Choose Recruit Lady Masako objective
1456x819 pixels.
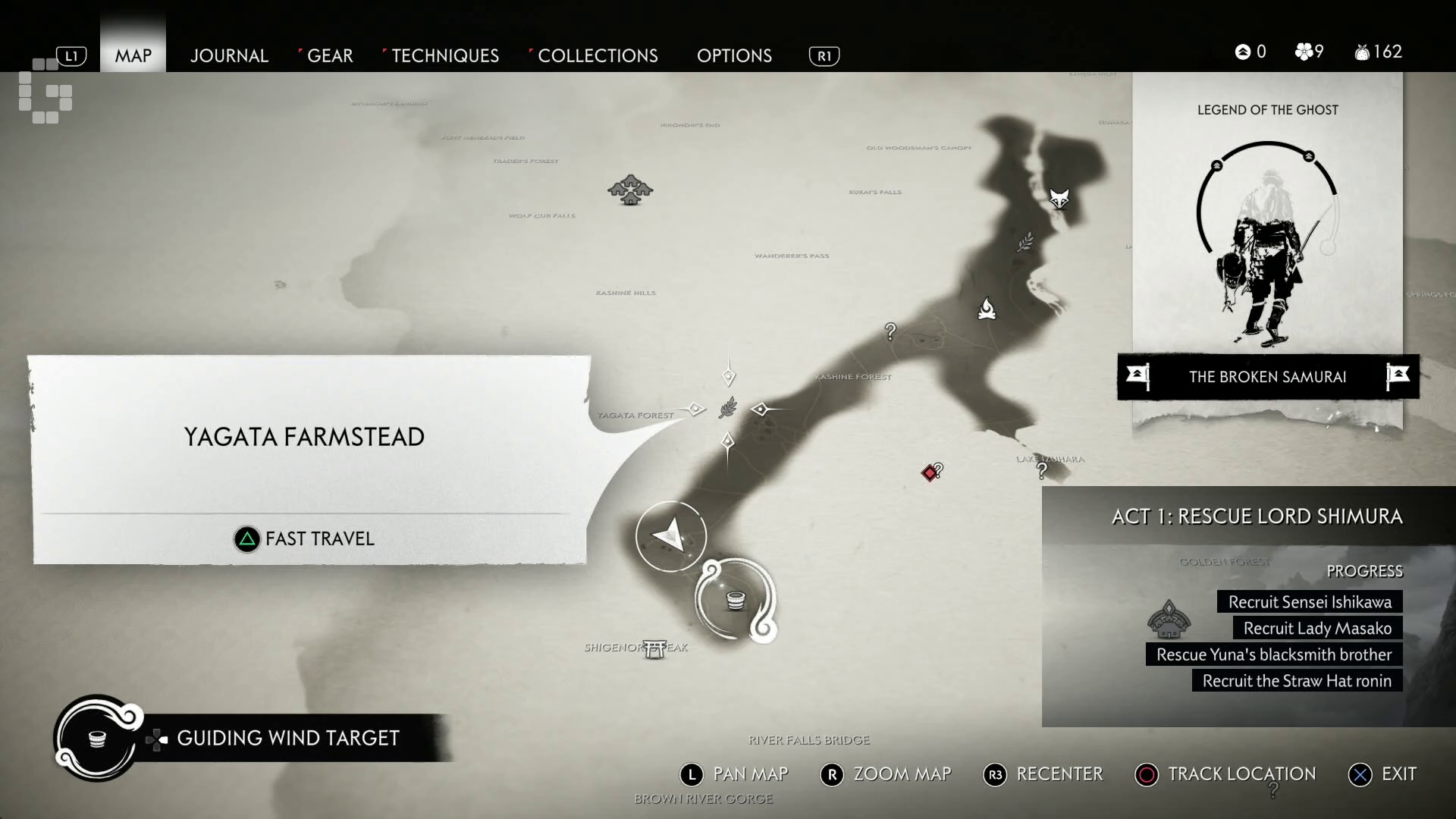click(1317, 629)
